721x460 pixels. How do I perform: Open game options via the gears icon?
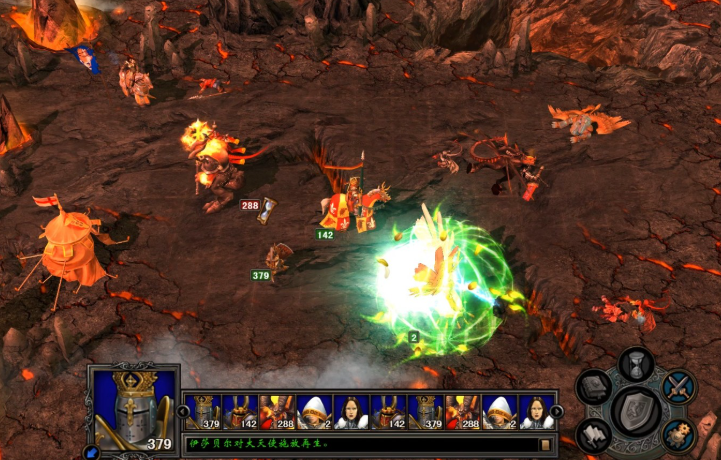coord(679,434)
